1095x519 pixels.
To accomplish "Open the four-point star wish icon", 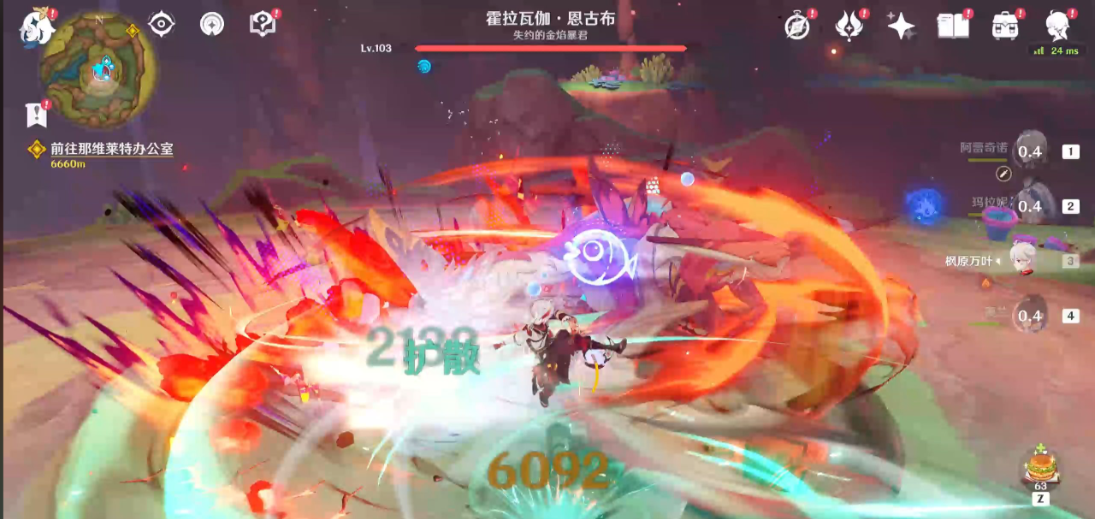I will click(901, 26).
